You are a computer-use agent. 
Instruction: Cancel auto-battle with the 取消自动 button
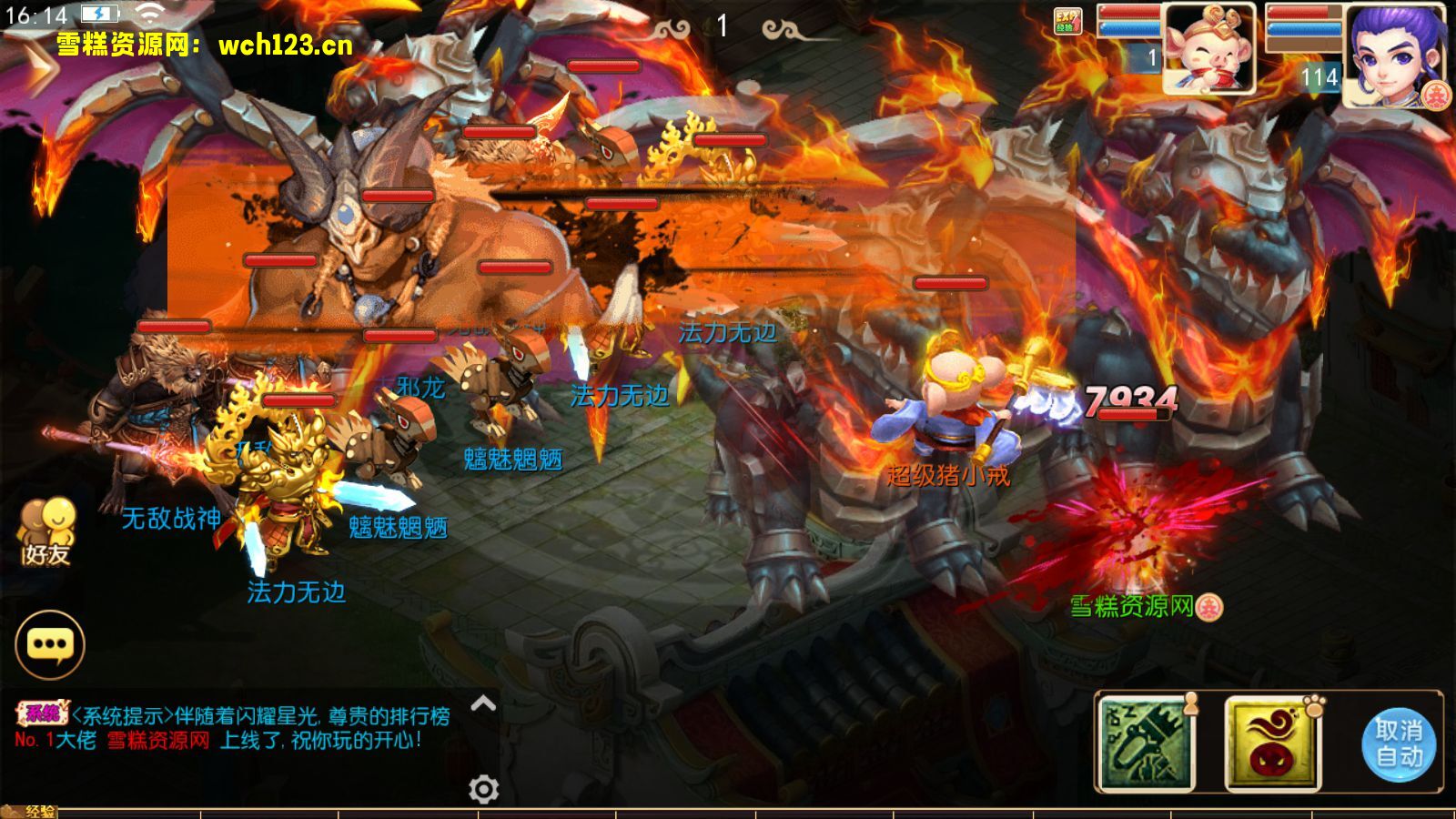(x=1399, y=743)
